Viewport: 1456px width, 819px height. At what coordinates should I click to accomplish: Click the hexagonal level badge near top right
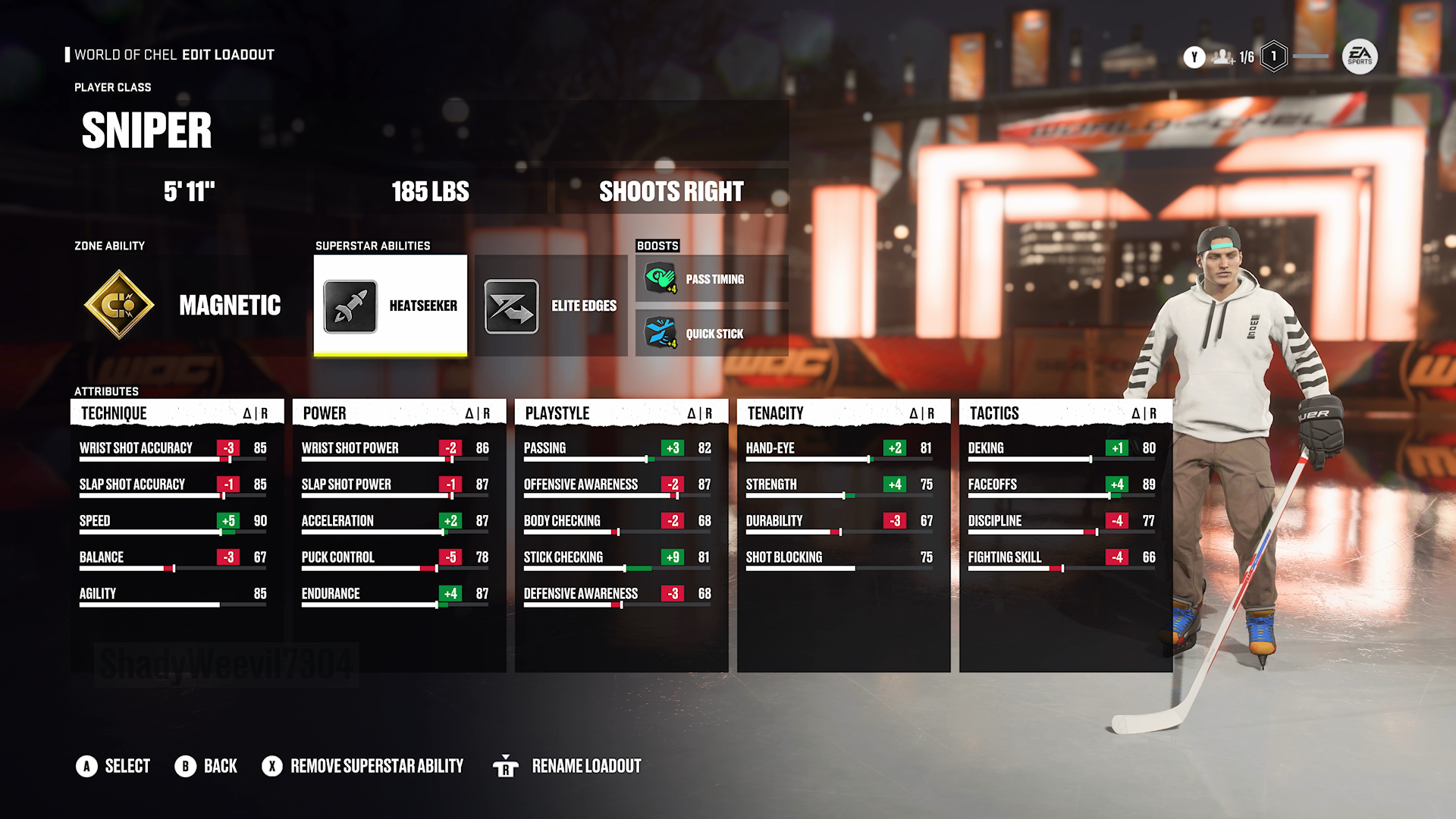[1272, 57]
